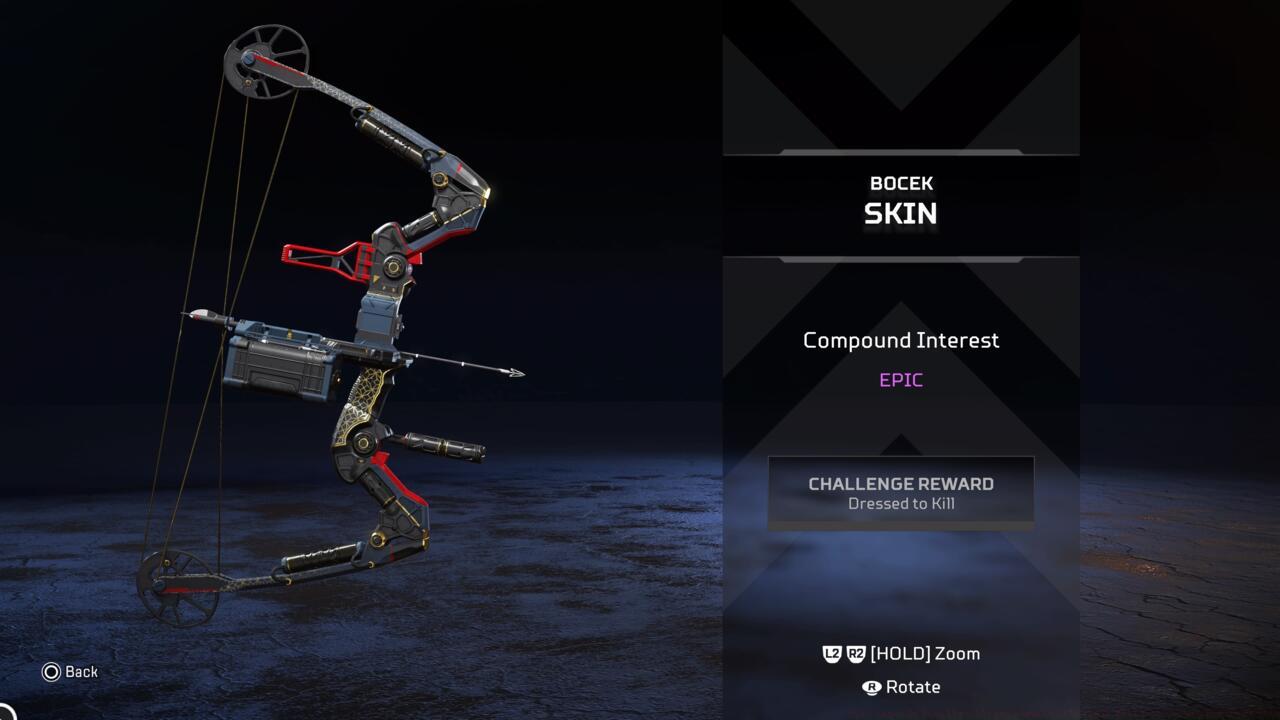Select the BOCEK weapon title
This screenshot has width=1280, height=720.
900,183
